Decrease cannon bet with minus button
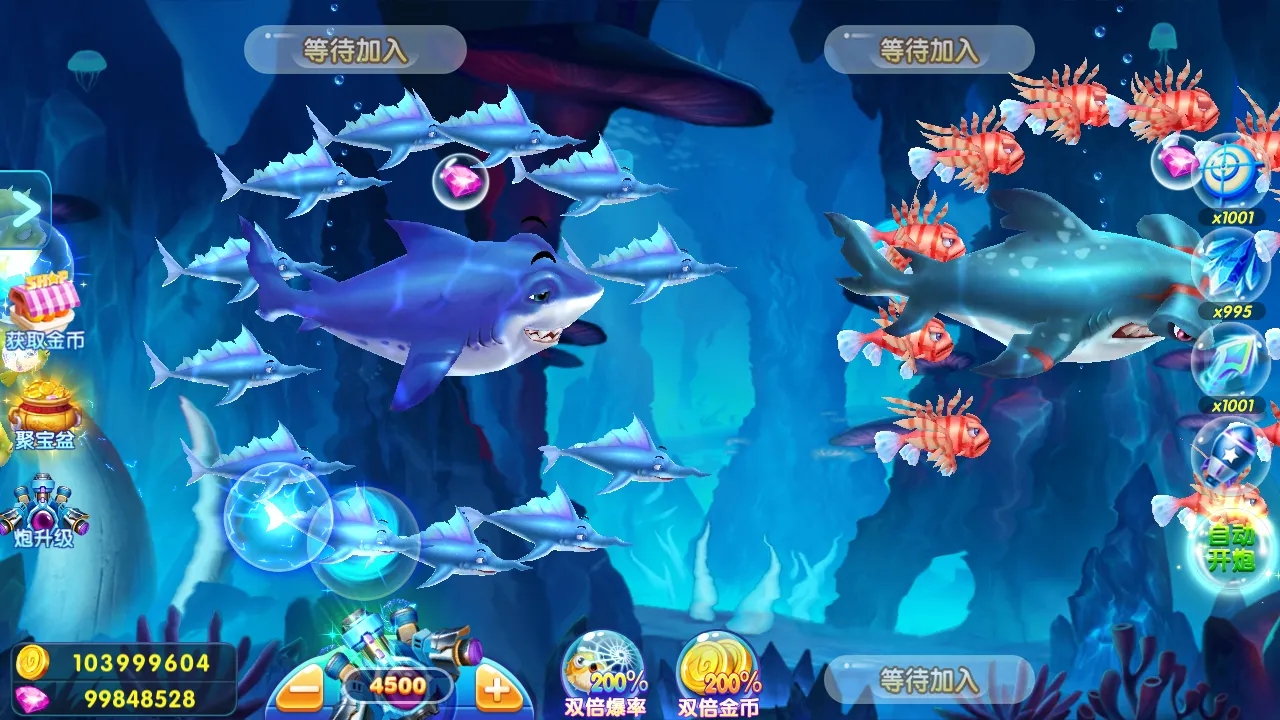The image size is (1280, 720). [x=300, y=688]
